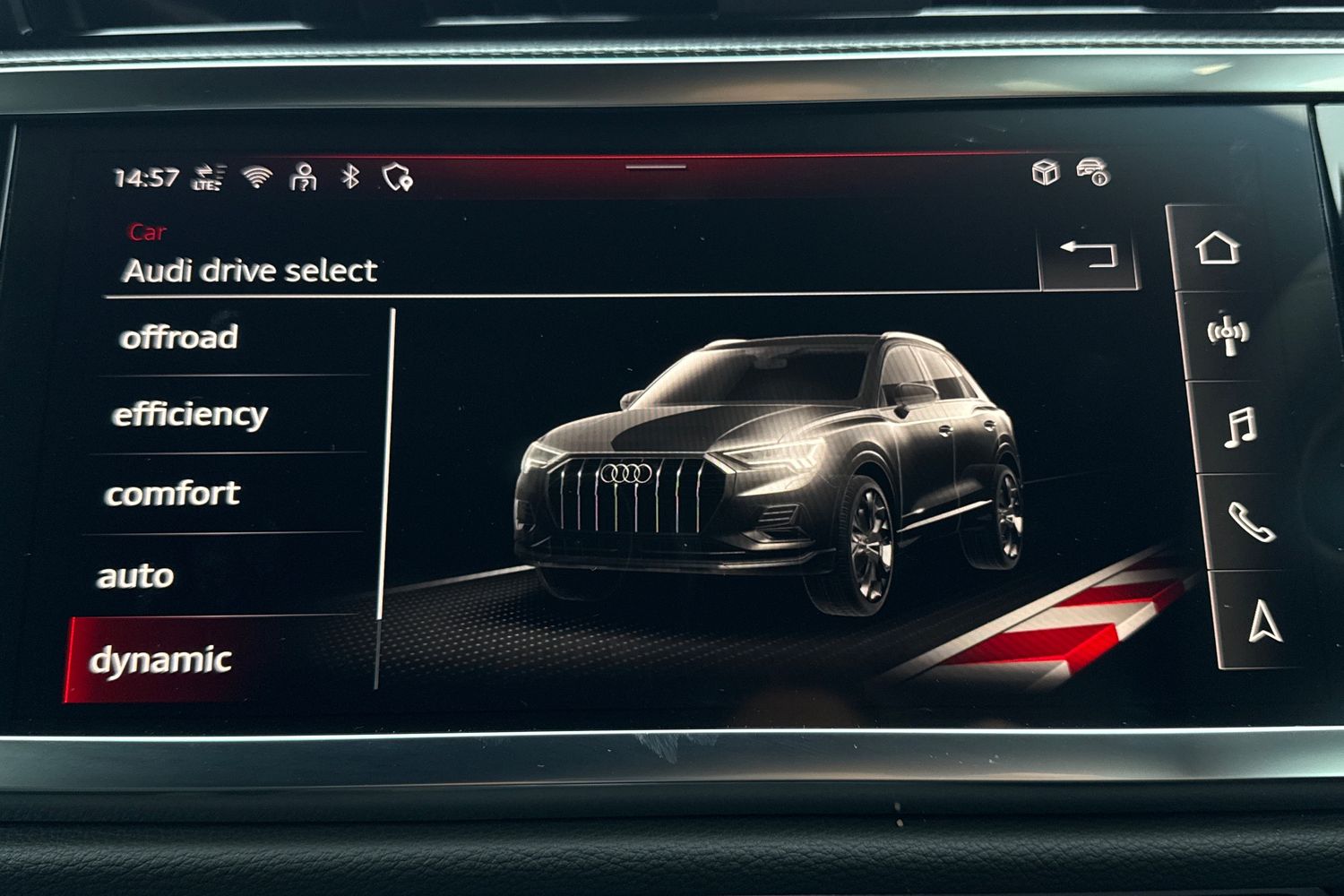Tap the Bluetooth status icon
This screenshot has height=896, width=1344.
[x=350, y=177]
